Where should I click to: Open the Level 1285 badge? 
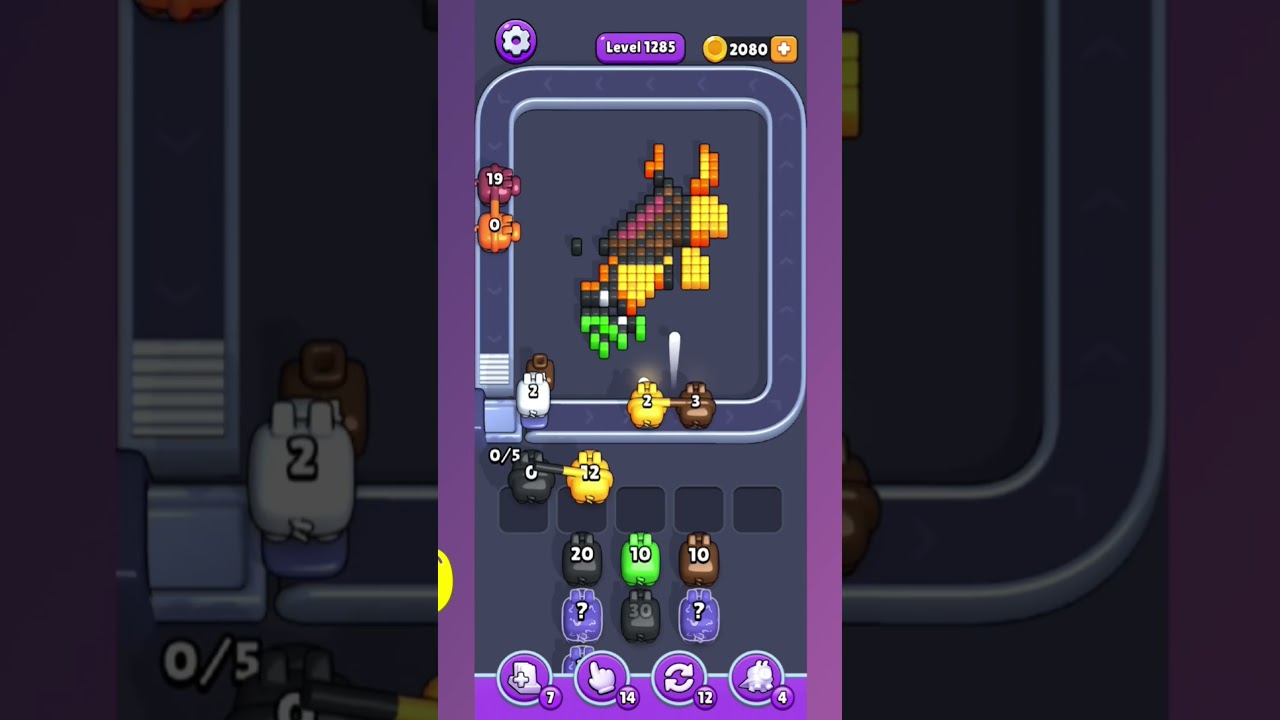(x=640, y=47)
